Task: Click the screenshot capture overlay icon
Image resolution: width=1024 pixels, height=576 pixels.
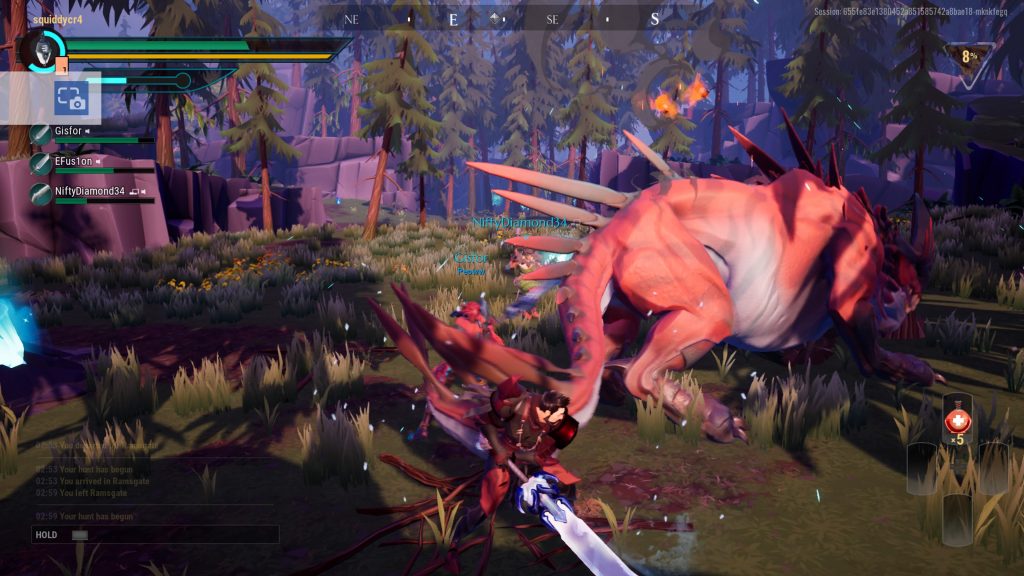Action: (71, 98)
